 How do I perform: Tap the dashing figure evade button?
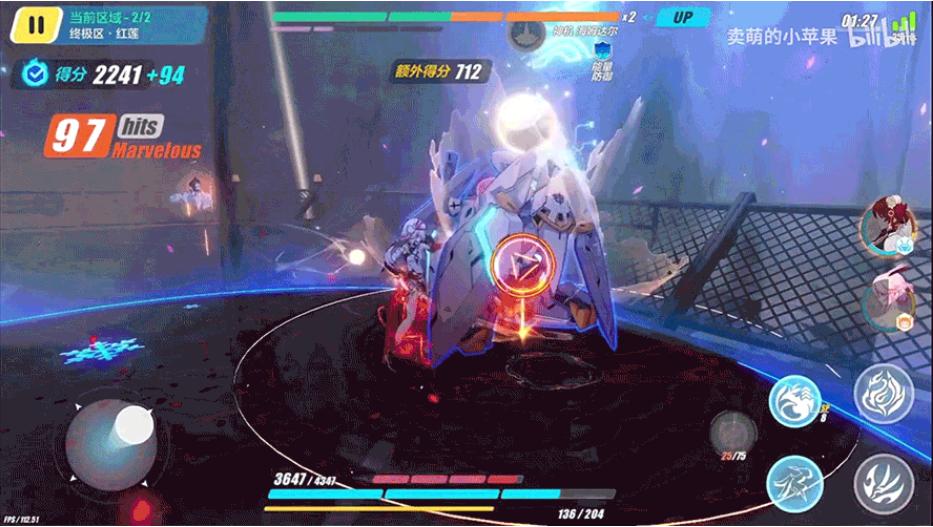(x=794, y=482)
